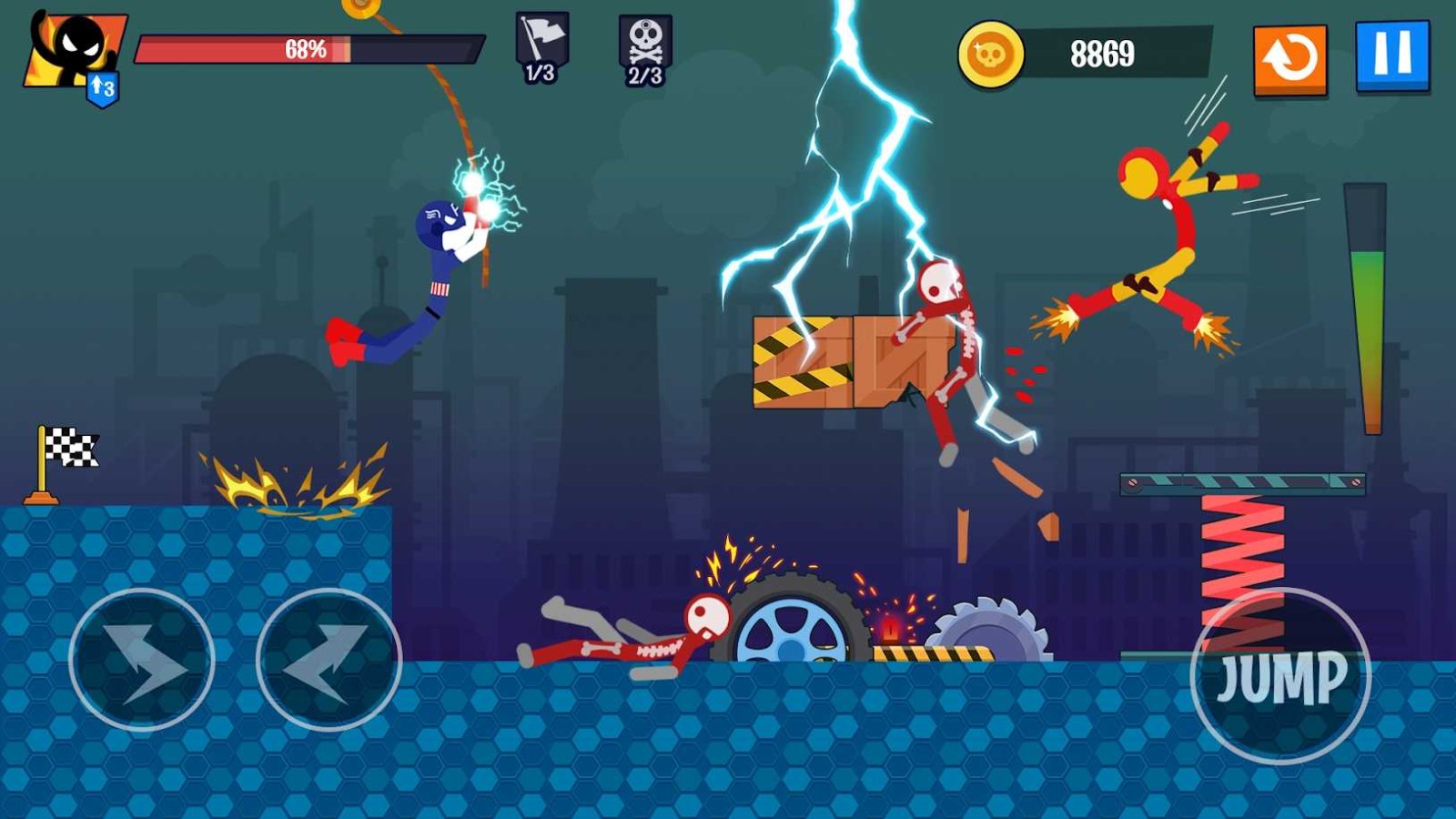Viewport: 1456px width, 819px height.
Task: Select the flag checkpoint counter icon
Action: pyautogui.click(x=541, y=47)
